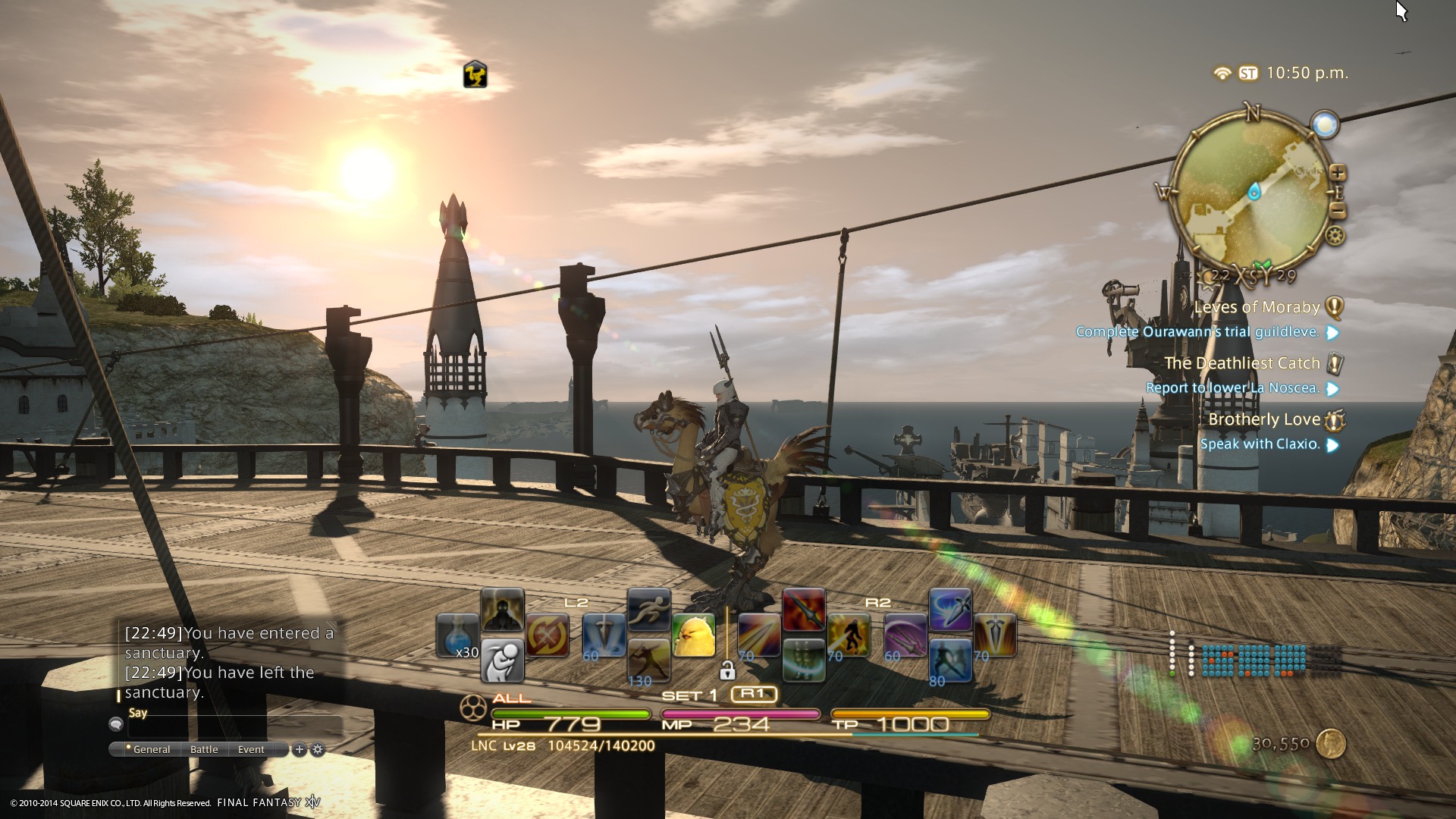This screenshot has width=1456, height=819.
Task: Add a new chat tab
Action: tap(300, 749)
